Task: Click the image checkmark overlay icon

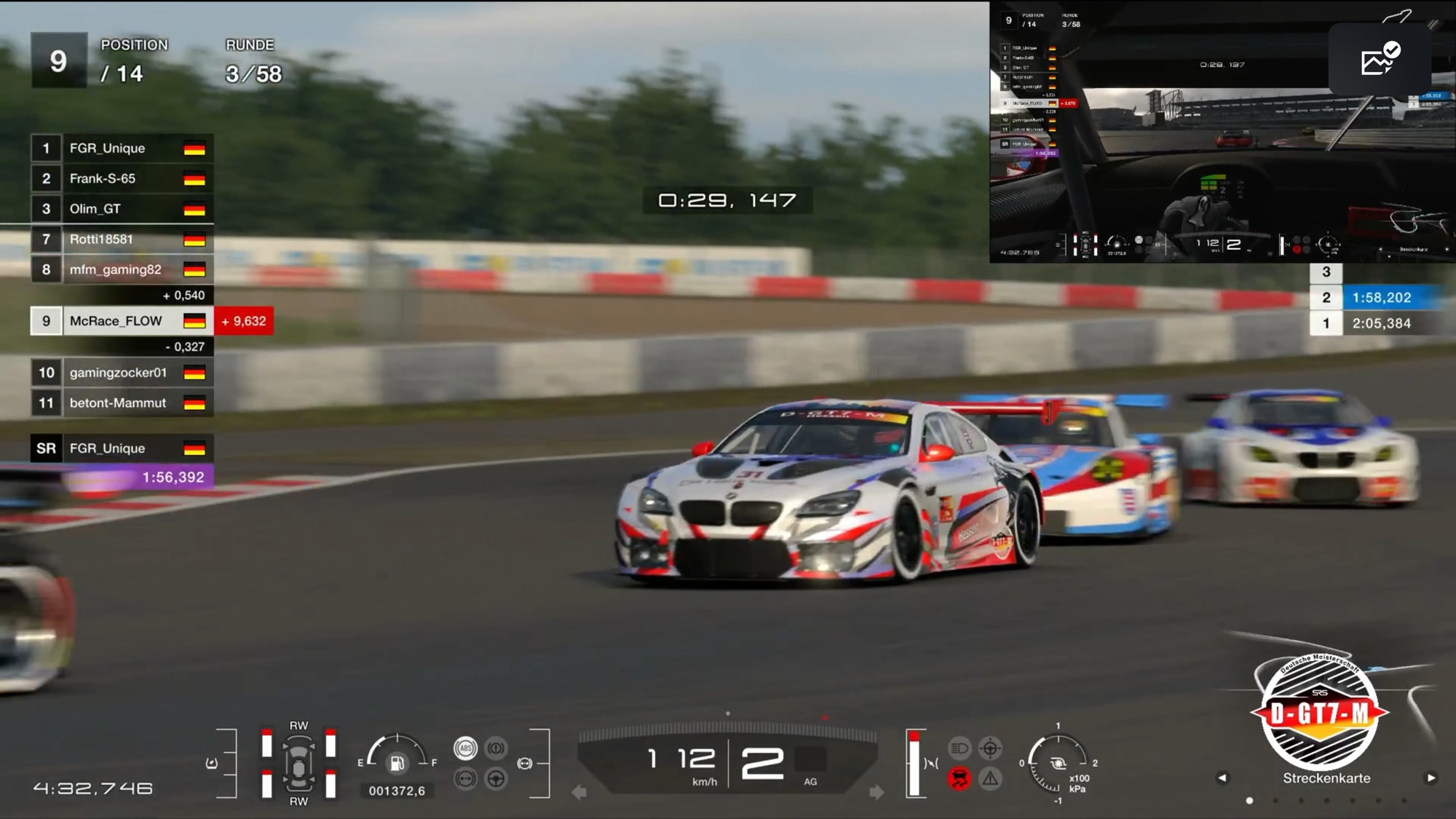Action: click(1380, 59)
